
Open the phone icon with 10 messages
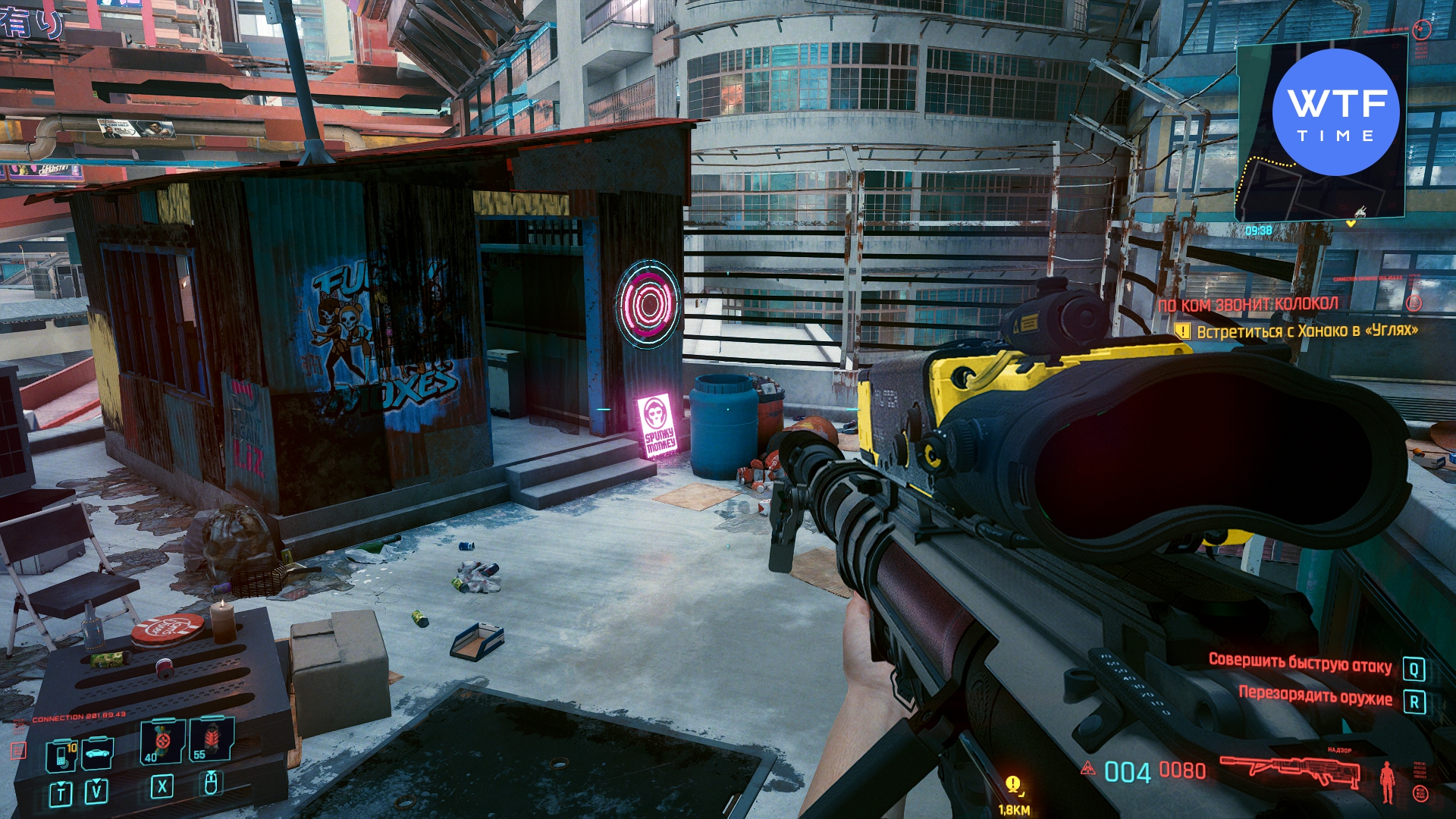click(62, 755)
